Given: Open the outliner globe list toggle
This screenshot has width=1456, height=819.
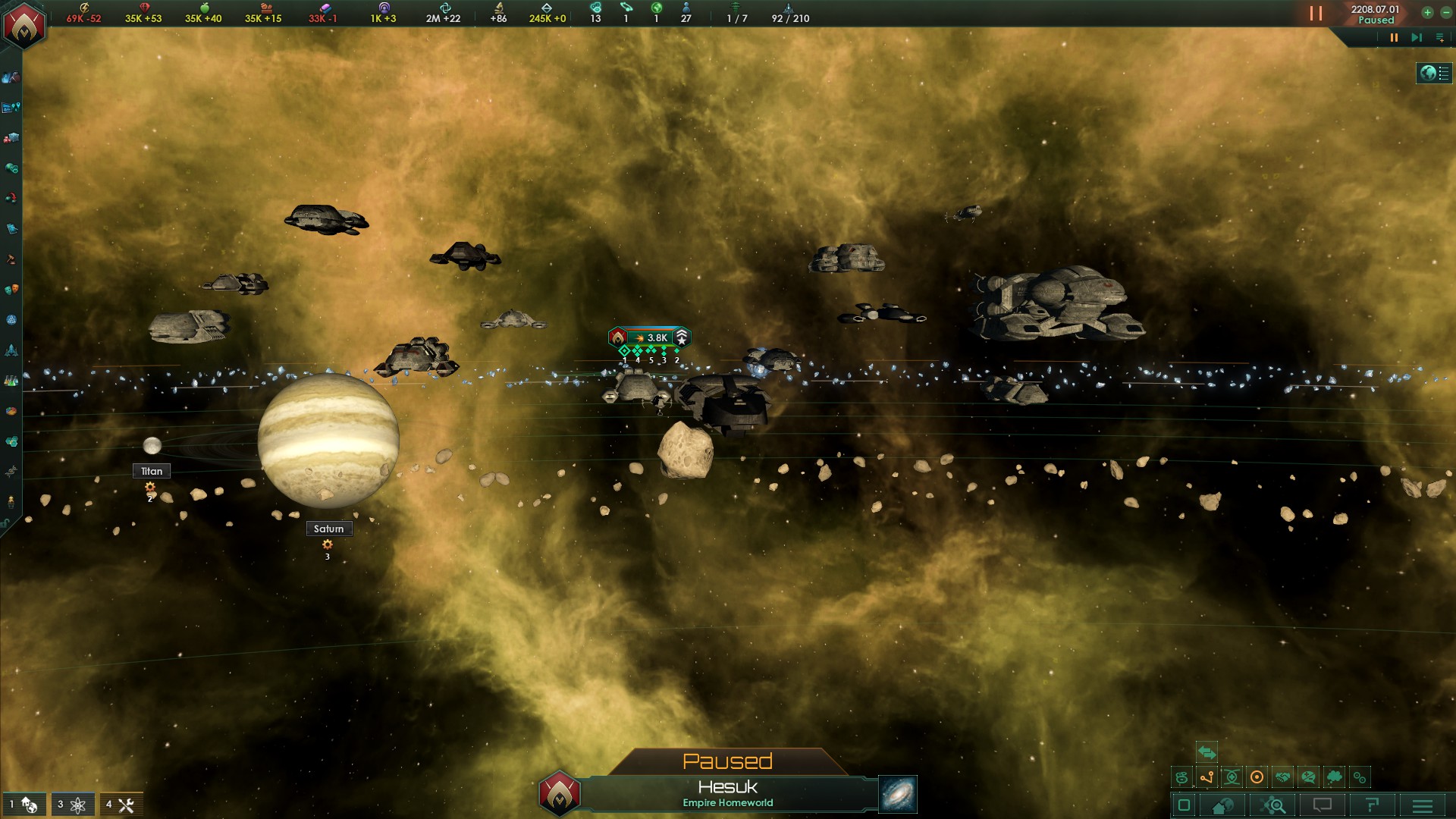Looking at the screenshot, I should 1434,73.
